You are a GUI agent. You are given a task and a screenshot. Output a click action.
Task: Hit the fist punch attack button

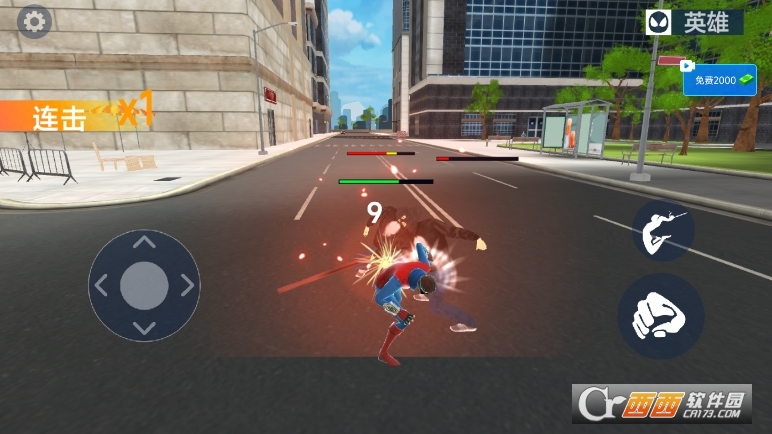pos(660,316)
